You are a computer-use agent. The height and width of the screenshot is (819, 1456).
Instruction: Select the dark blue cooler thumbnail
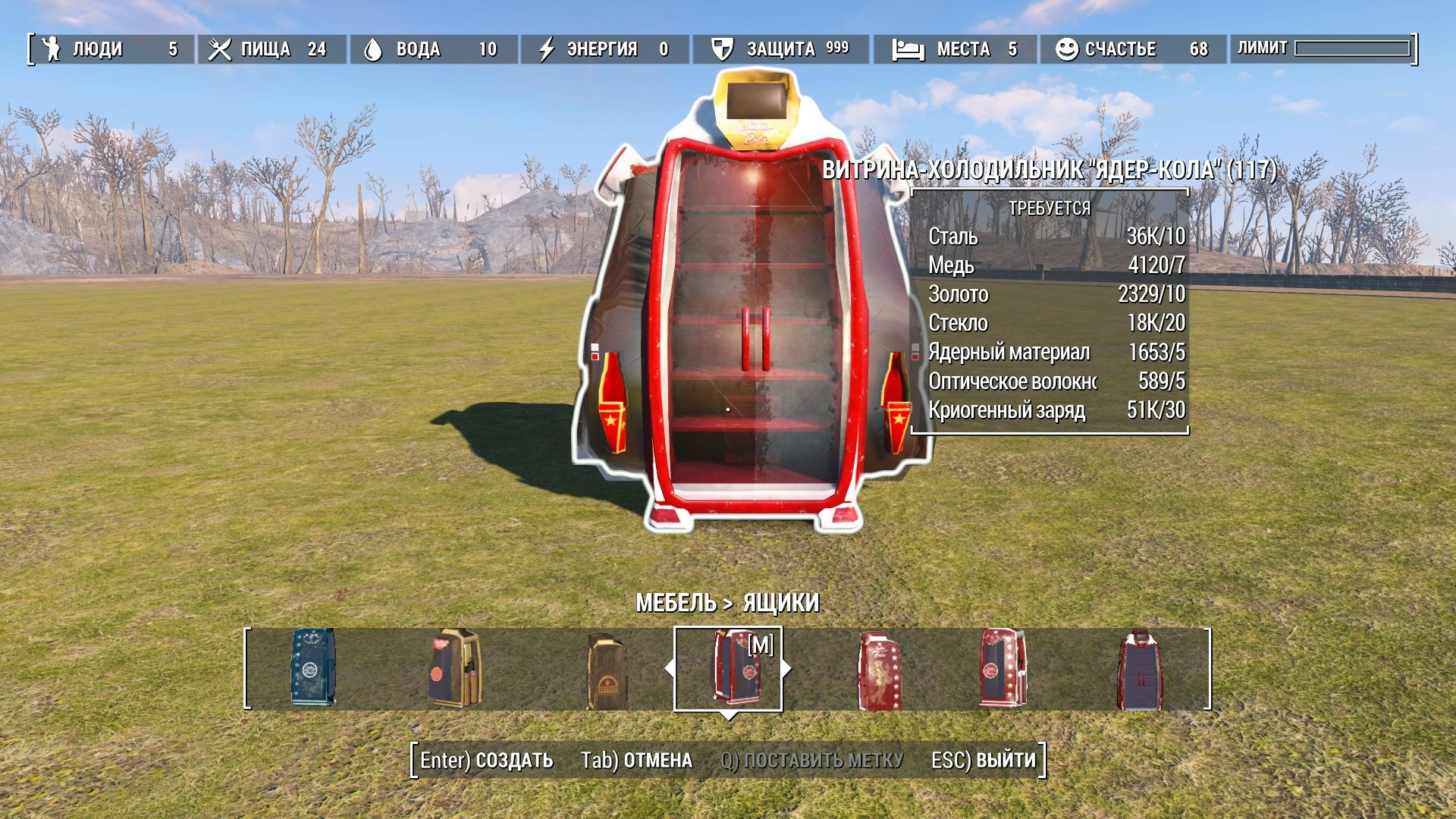pos(312,668)
